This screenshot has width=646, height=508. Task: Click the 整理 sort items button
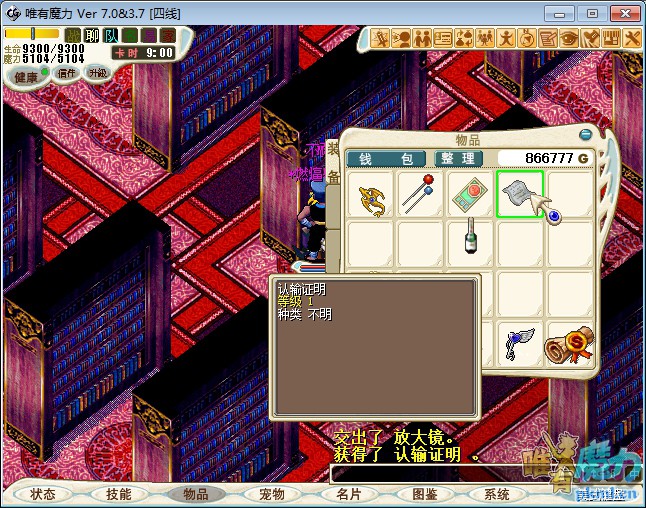tap(459, 159)
